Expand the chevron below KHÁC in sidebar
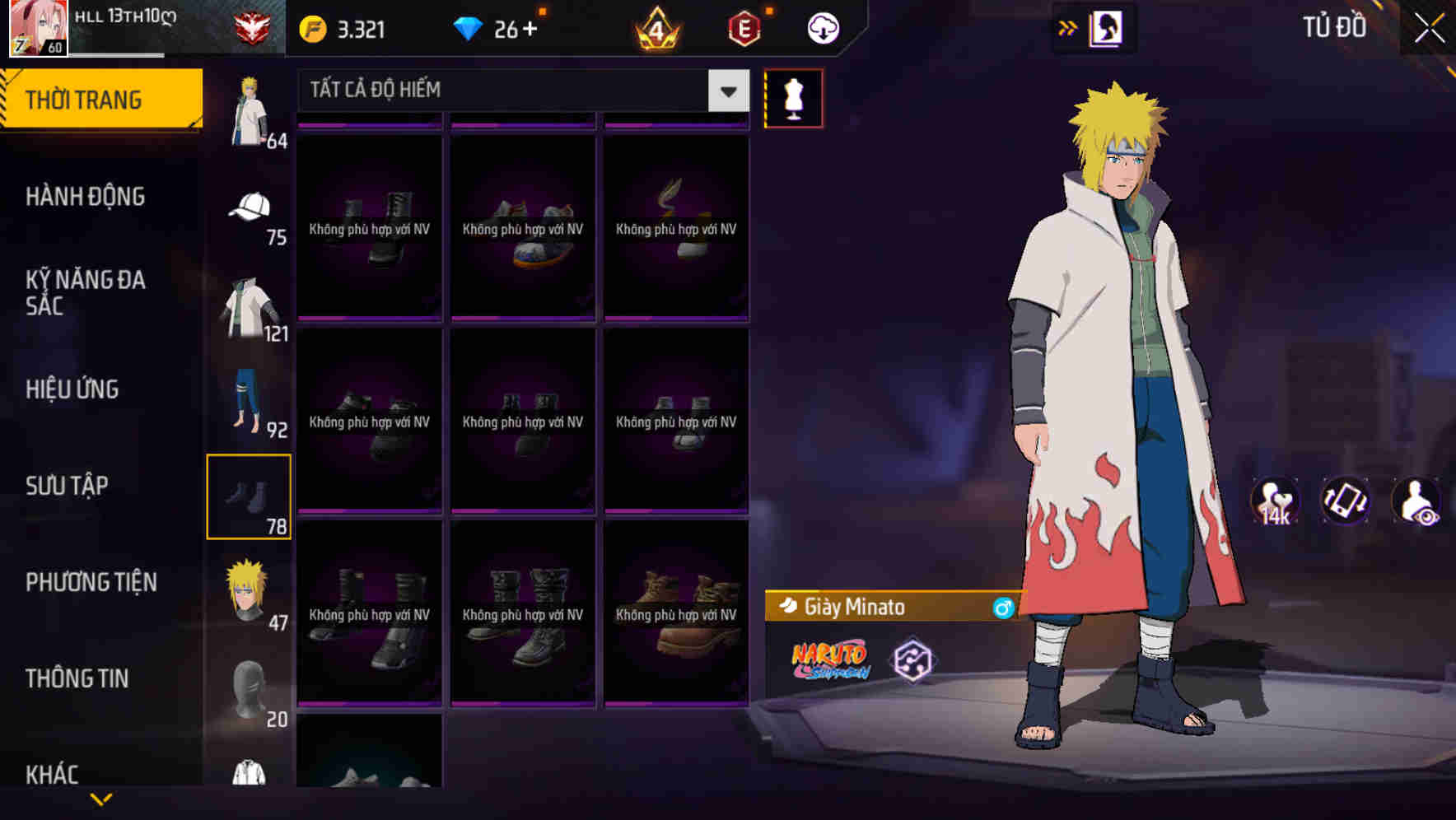1456x820 pixels. click(101, 797)
